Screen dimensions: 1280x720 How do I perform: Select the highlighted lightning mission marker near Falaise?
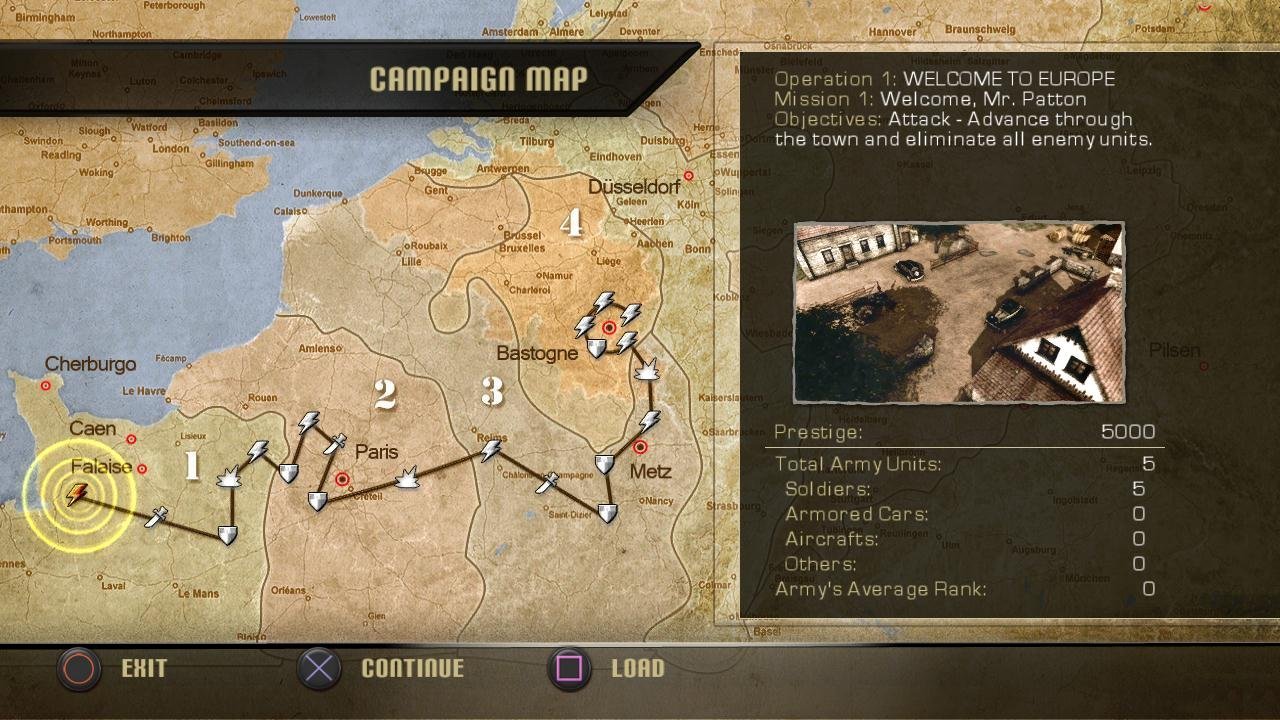tap(77, 494)
